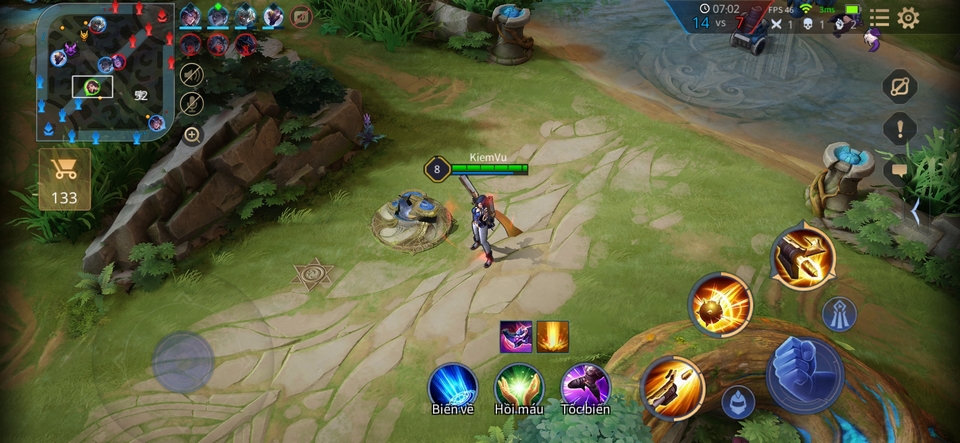This screenshot has height=443, width=960.
Task: Cast the explosive grenade skill
Action: pos(721,303)
